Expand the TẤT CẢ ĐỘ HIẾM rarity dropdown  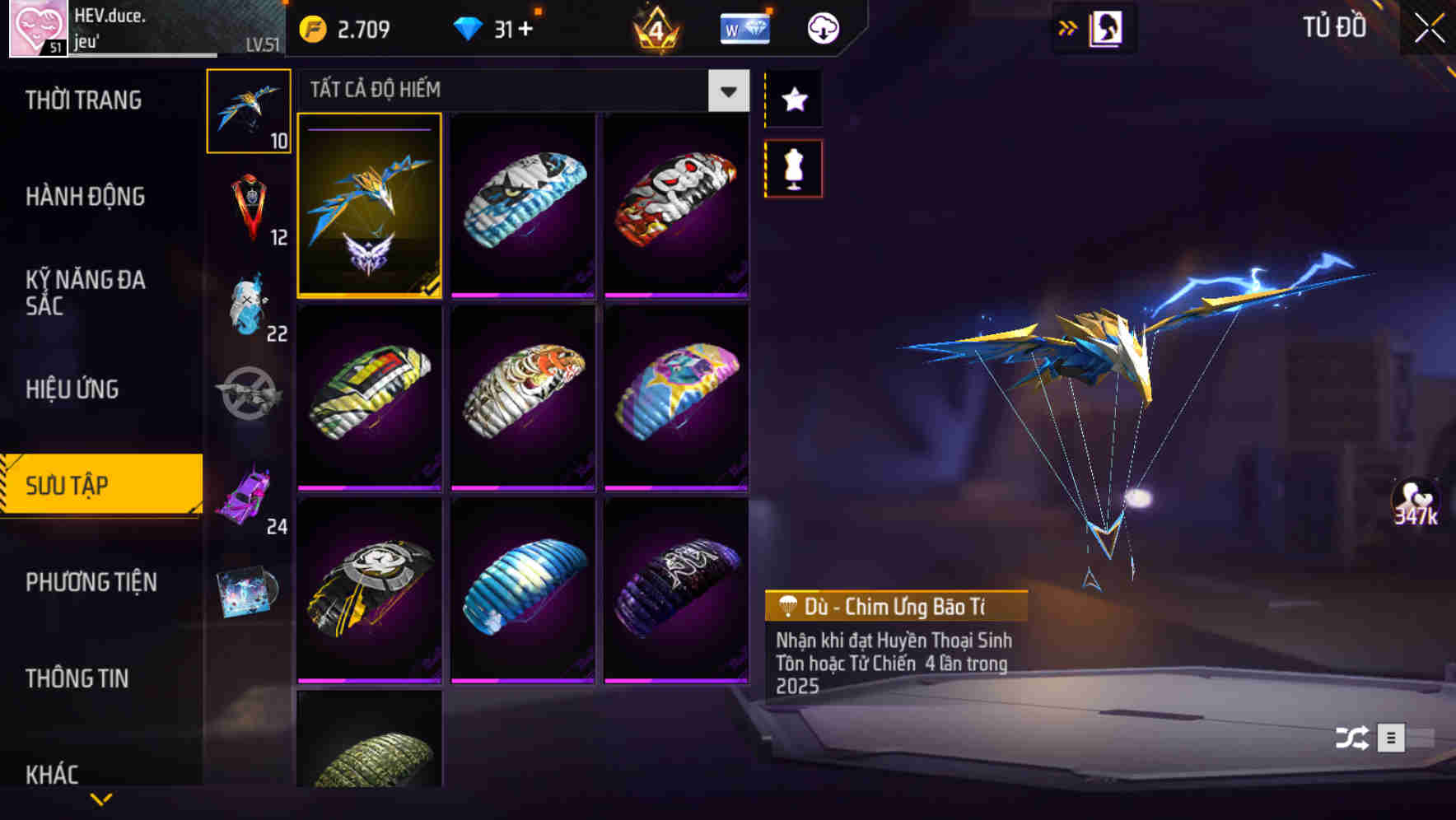tap(727, 91)
